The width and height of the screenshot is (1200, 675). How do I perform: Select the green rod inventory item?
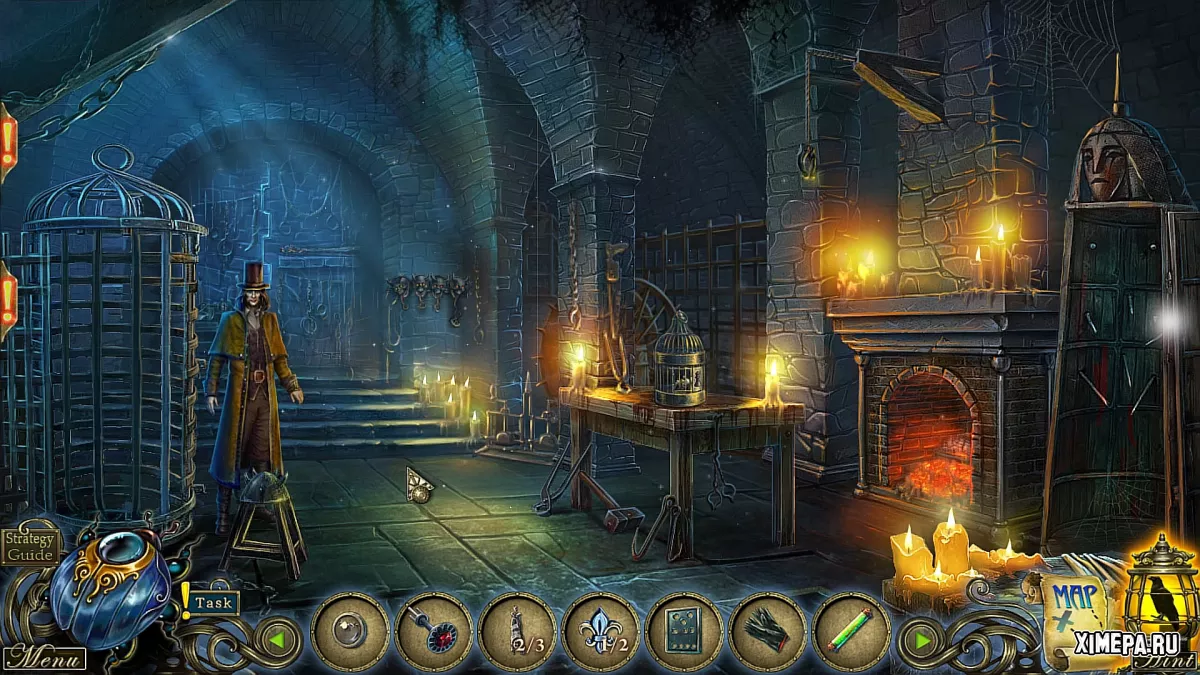[851, 632]
